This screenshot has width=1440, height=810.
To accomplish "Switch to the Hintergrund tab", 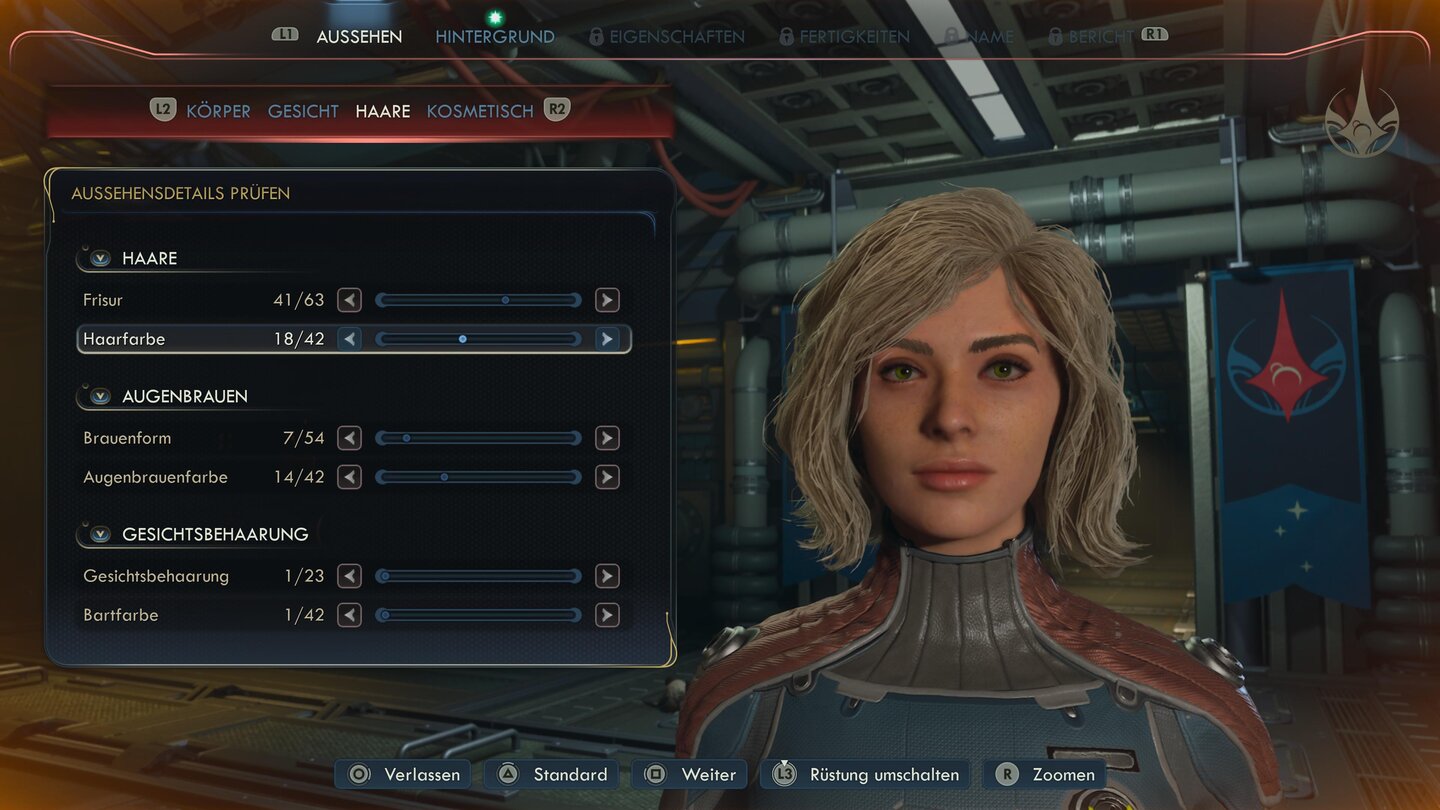I will (494, 37).
